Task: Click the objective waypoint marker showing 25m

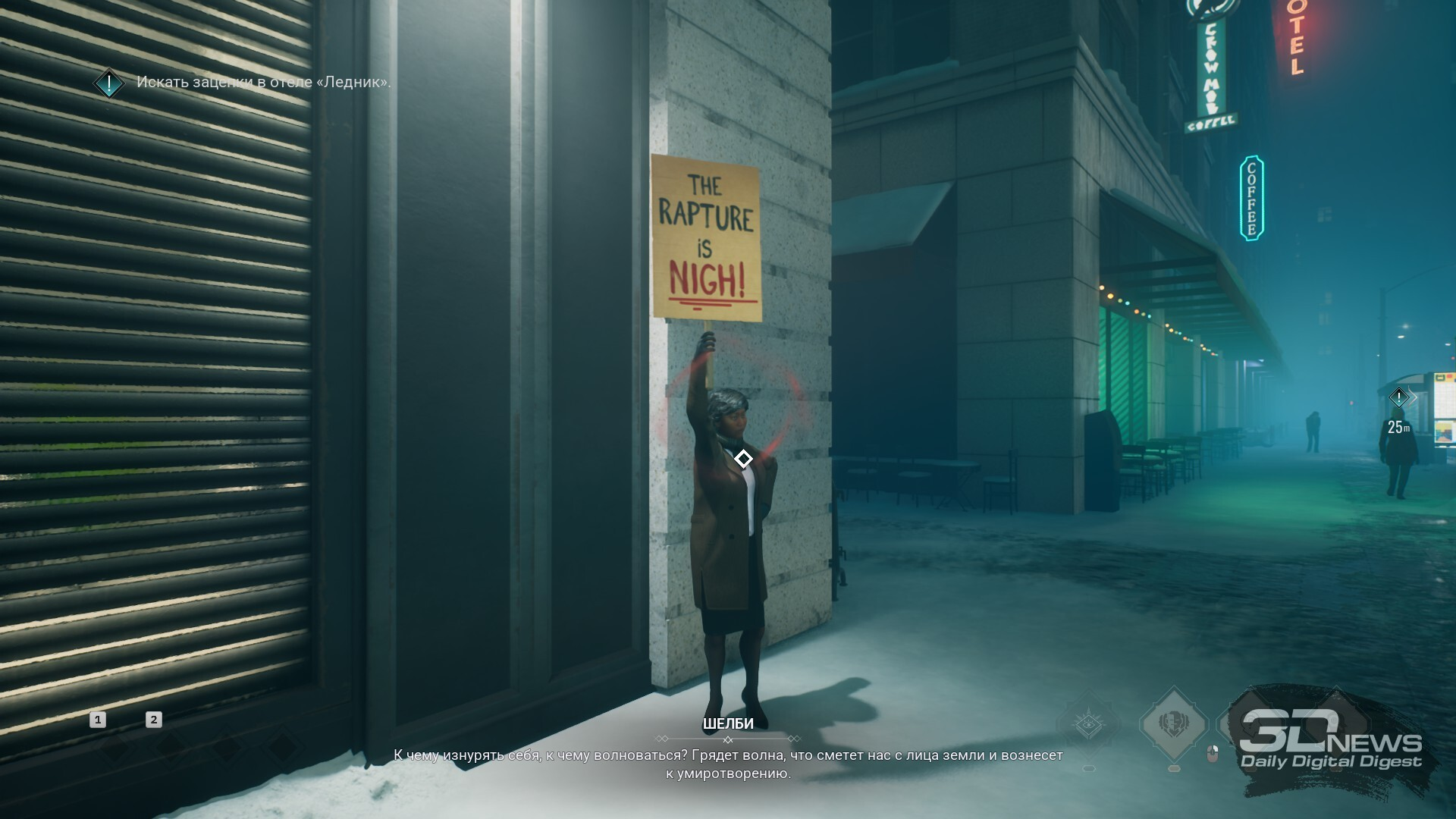Action: (x=1398, y=397)
